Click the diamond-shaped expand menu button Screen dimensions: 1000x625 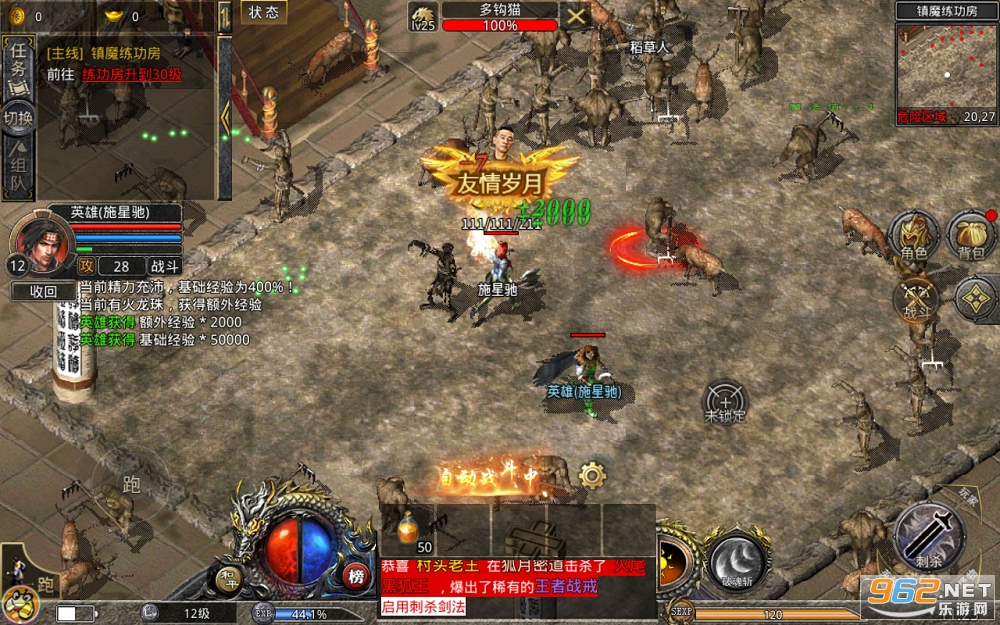click(x=973, y=298)
